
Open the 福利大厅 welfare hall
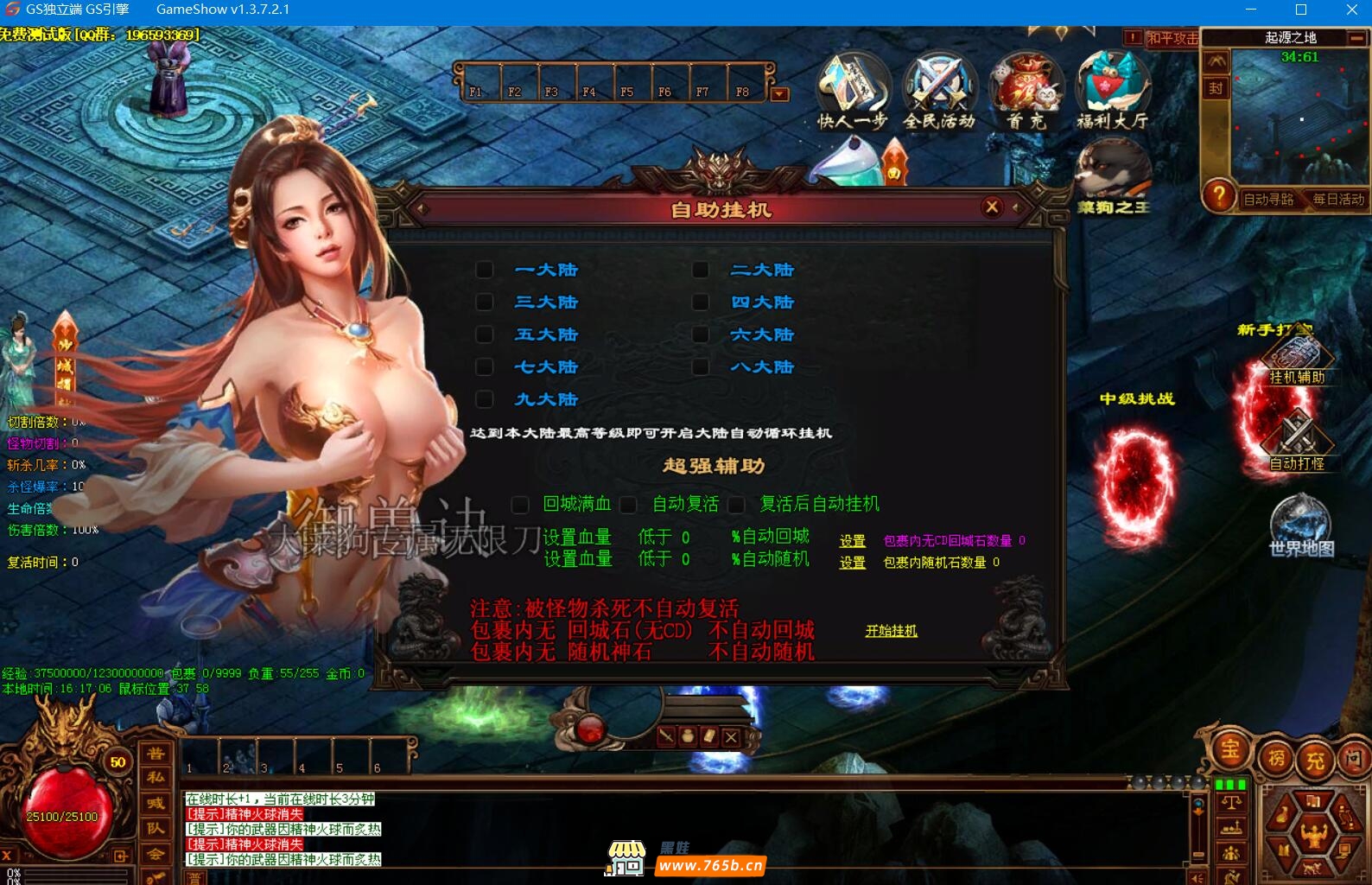tap(1113, 92)
